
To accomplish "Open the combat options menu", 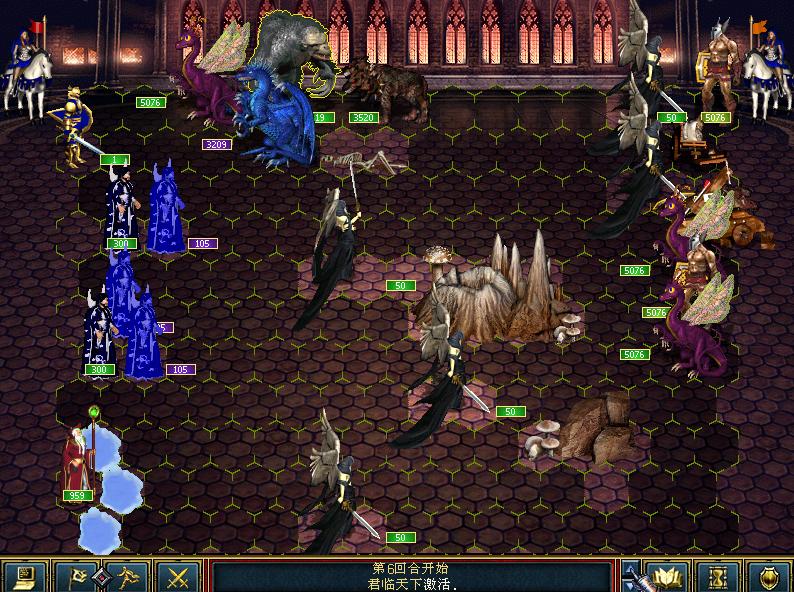I will coord(26,576).
